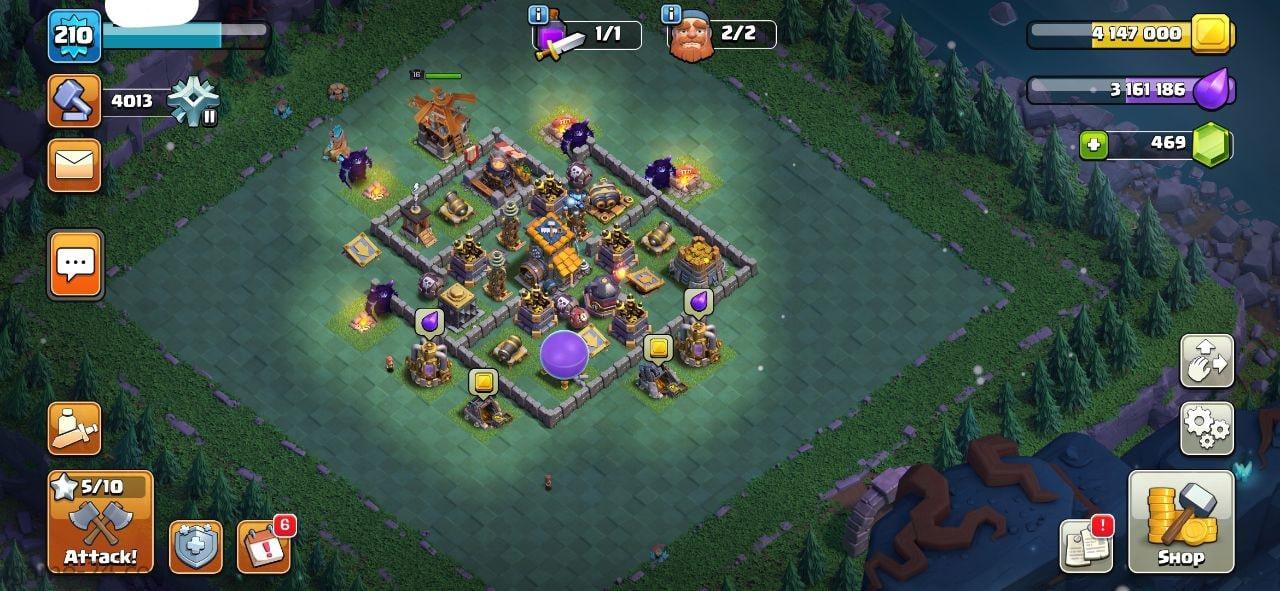Open the notes button with red alert
The image size is (1280, 591).
coord(1086,546)
